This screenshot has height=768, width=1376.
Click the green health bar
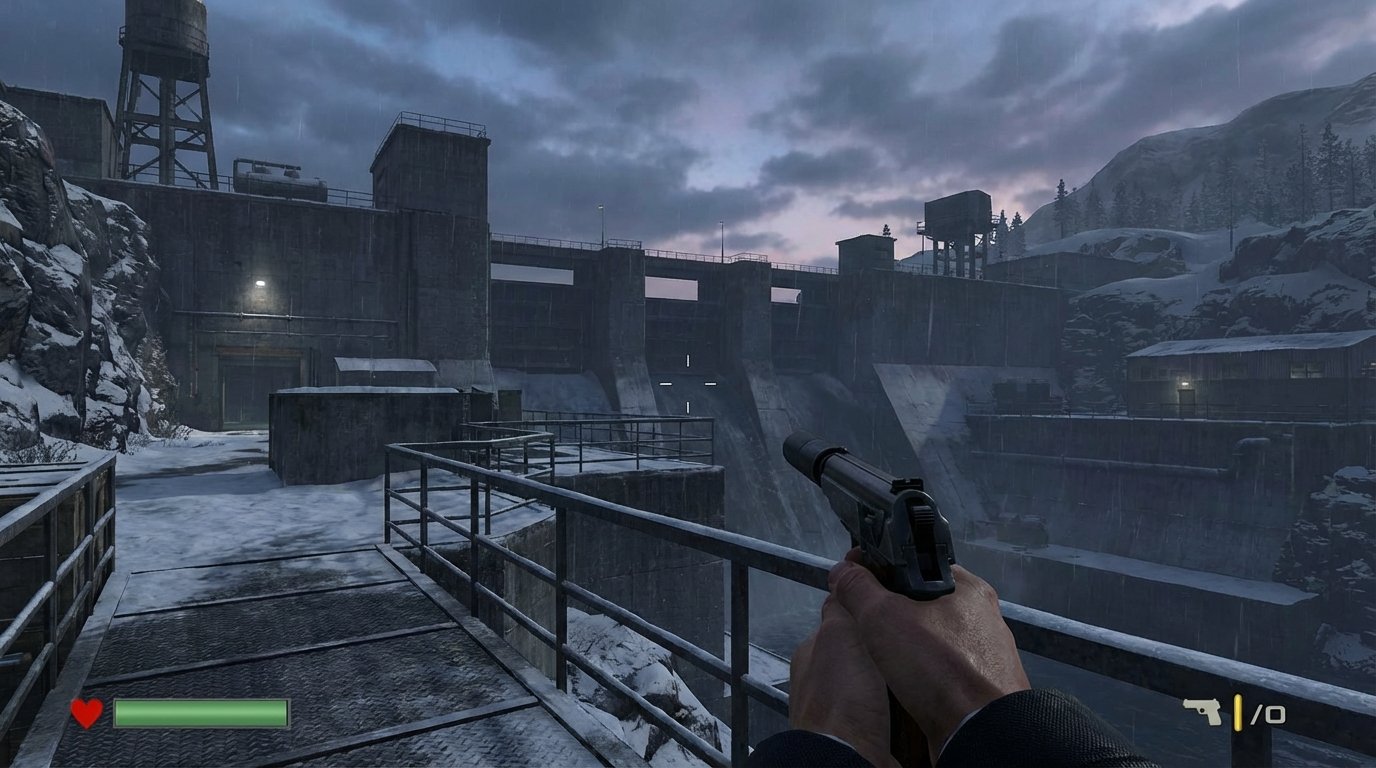pos(200,713)
